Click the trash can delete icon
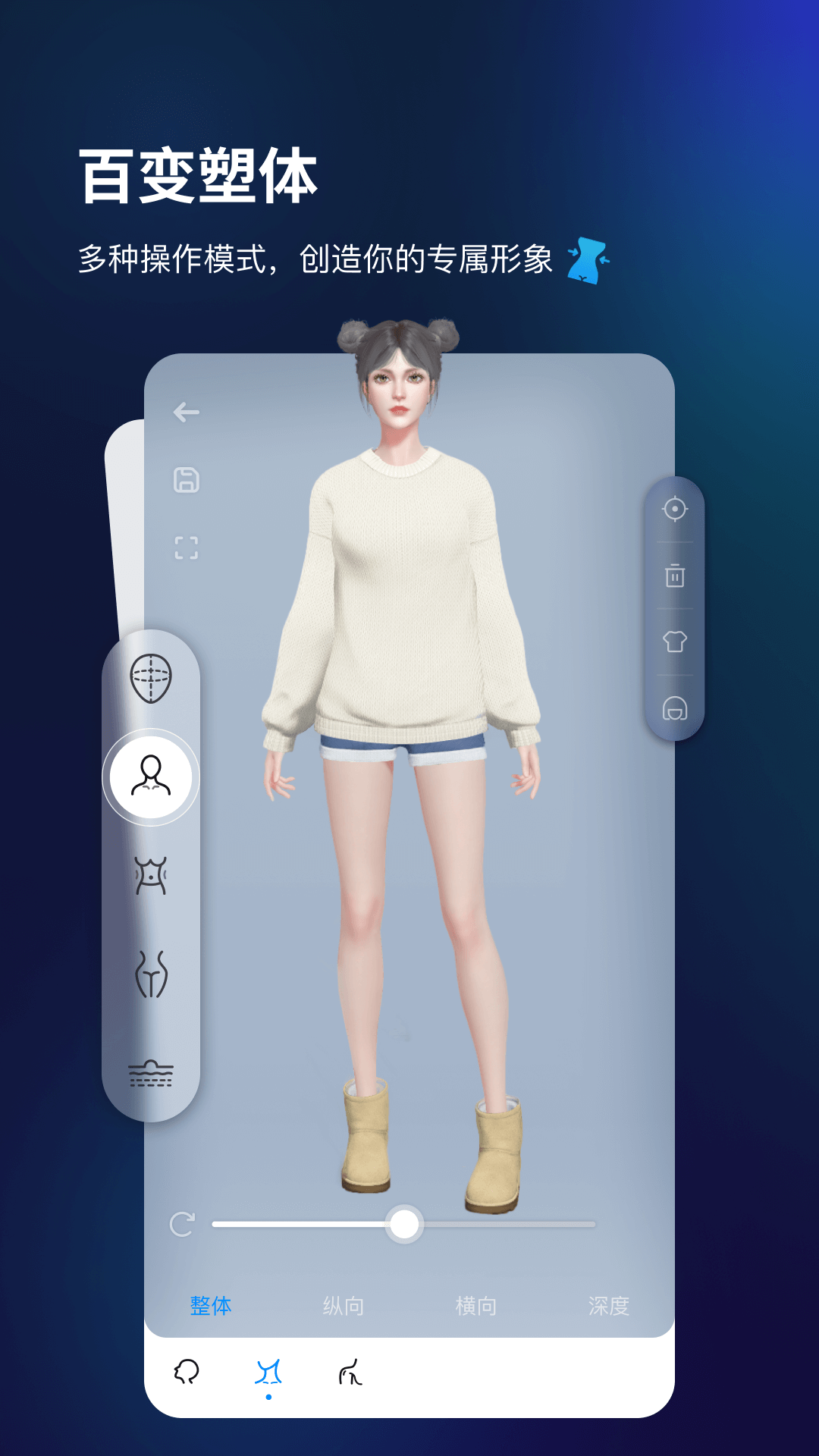Viewport: 819px width, 1456px height. tap(675, 576)
